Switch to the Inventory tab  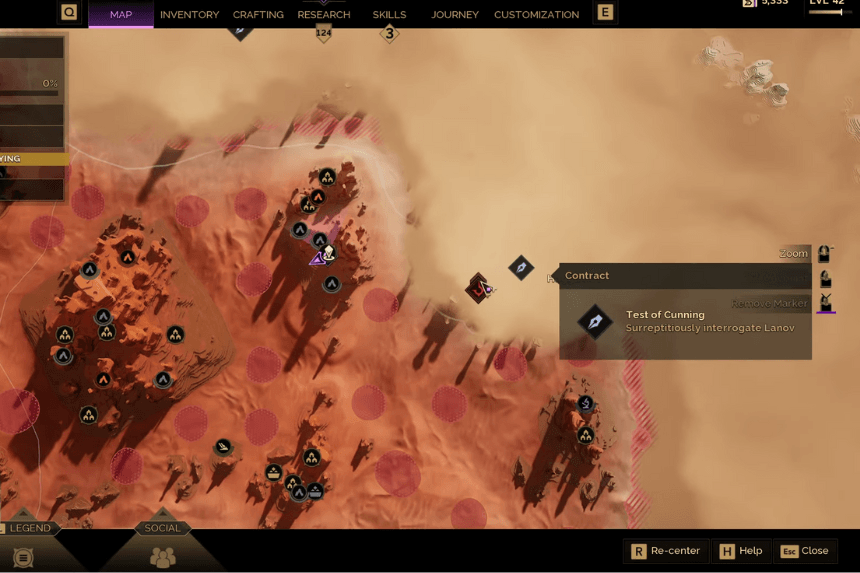pyautogui.click(x=189, y=15)
